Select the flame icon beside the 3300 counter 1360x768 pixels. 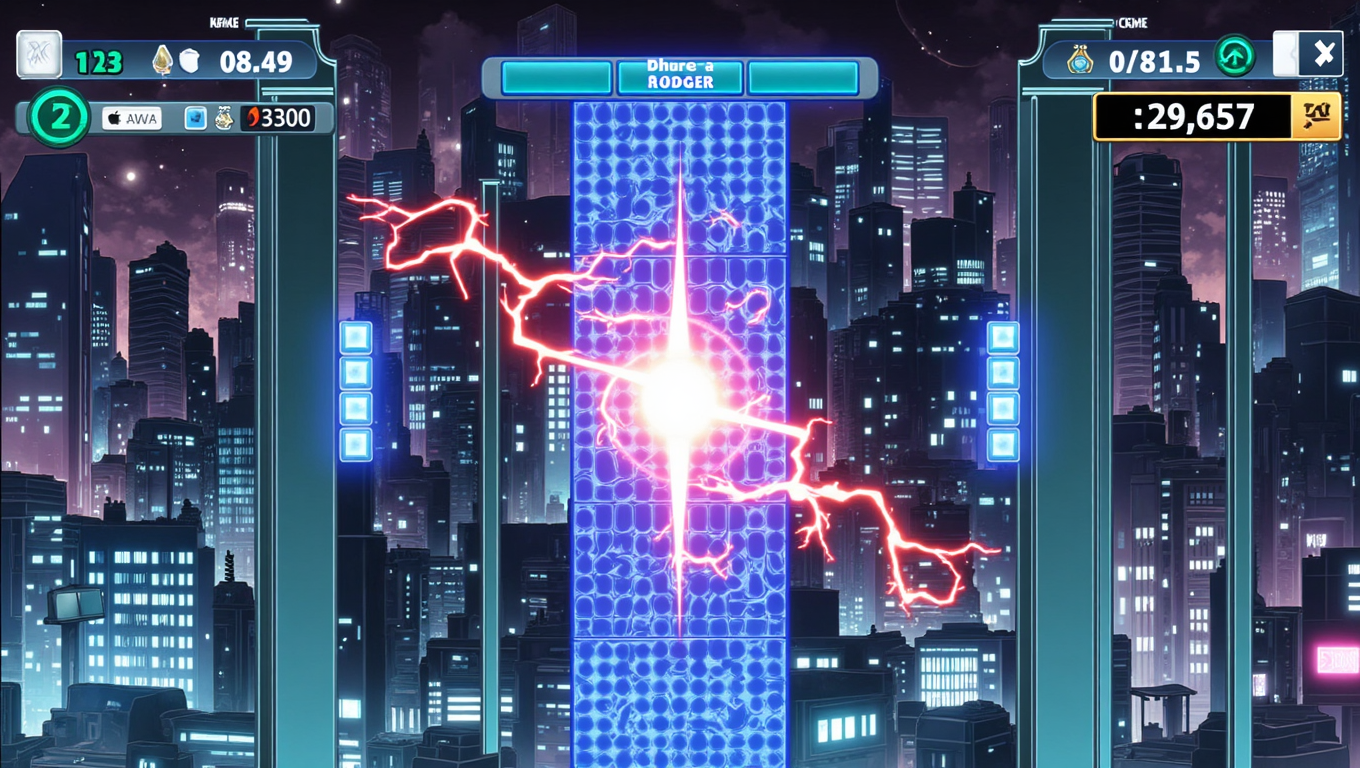click(x=252, y=117)
